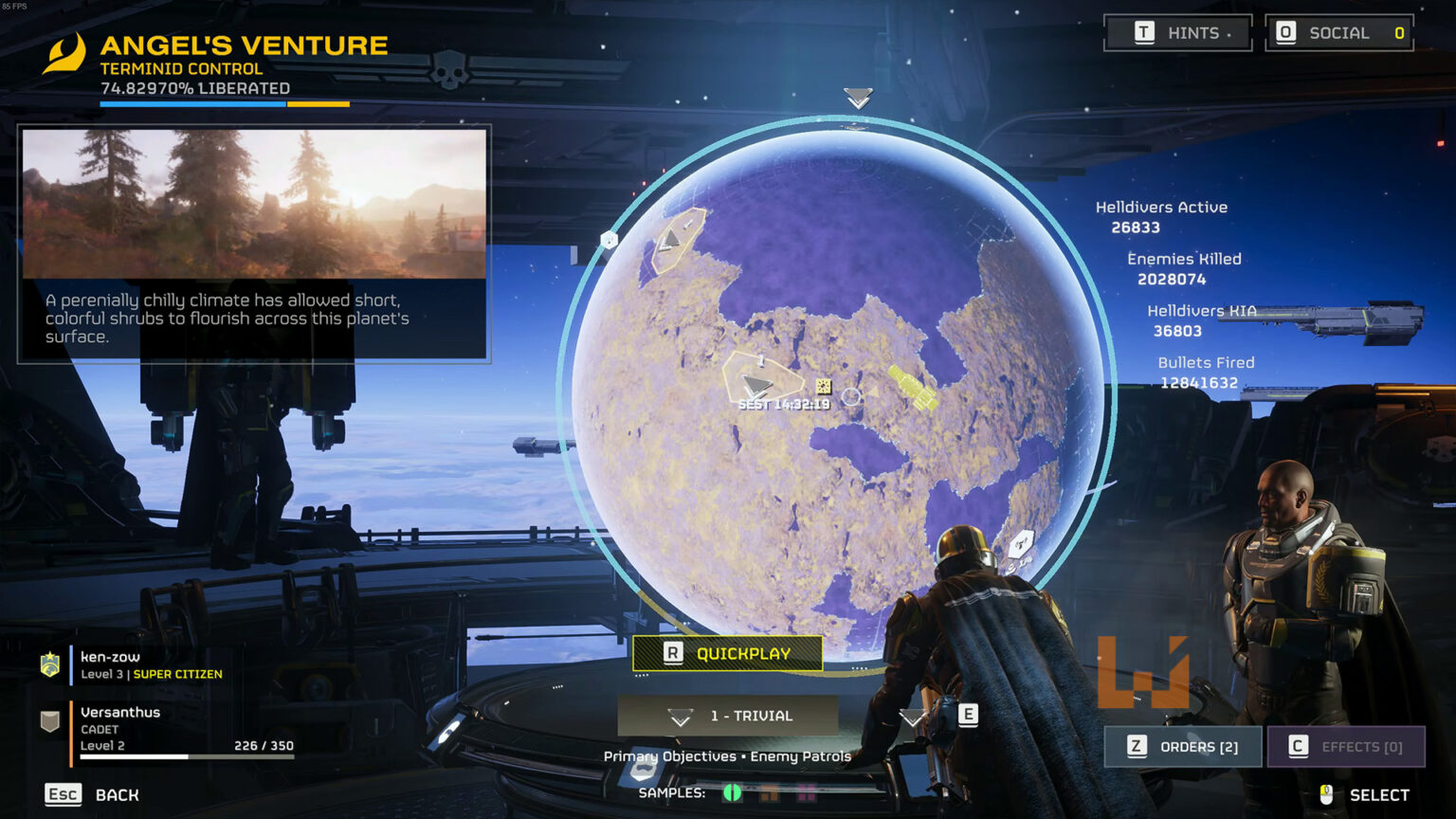This screenshot has height=819, width=1456.
Task: Click ken-zow's Super Citizen rank badge
Action: [47, 664]
